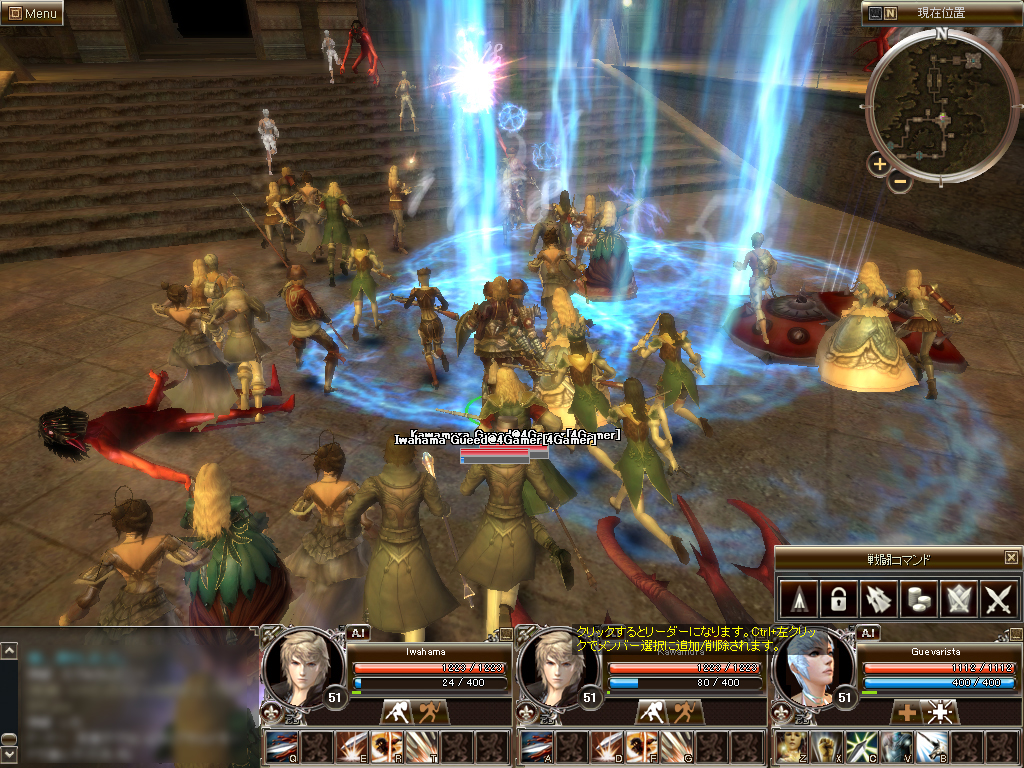Activate Guevarista's orange cross stance button
Screen dimensions: 1024x768
(907, 712)
